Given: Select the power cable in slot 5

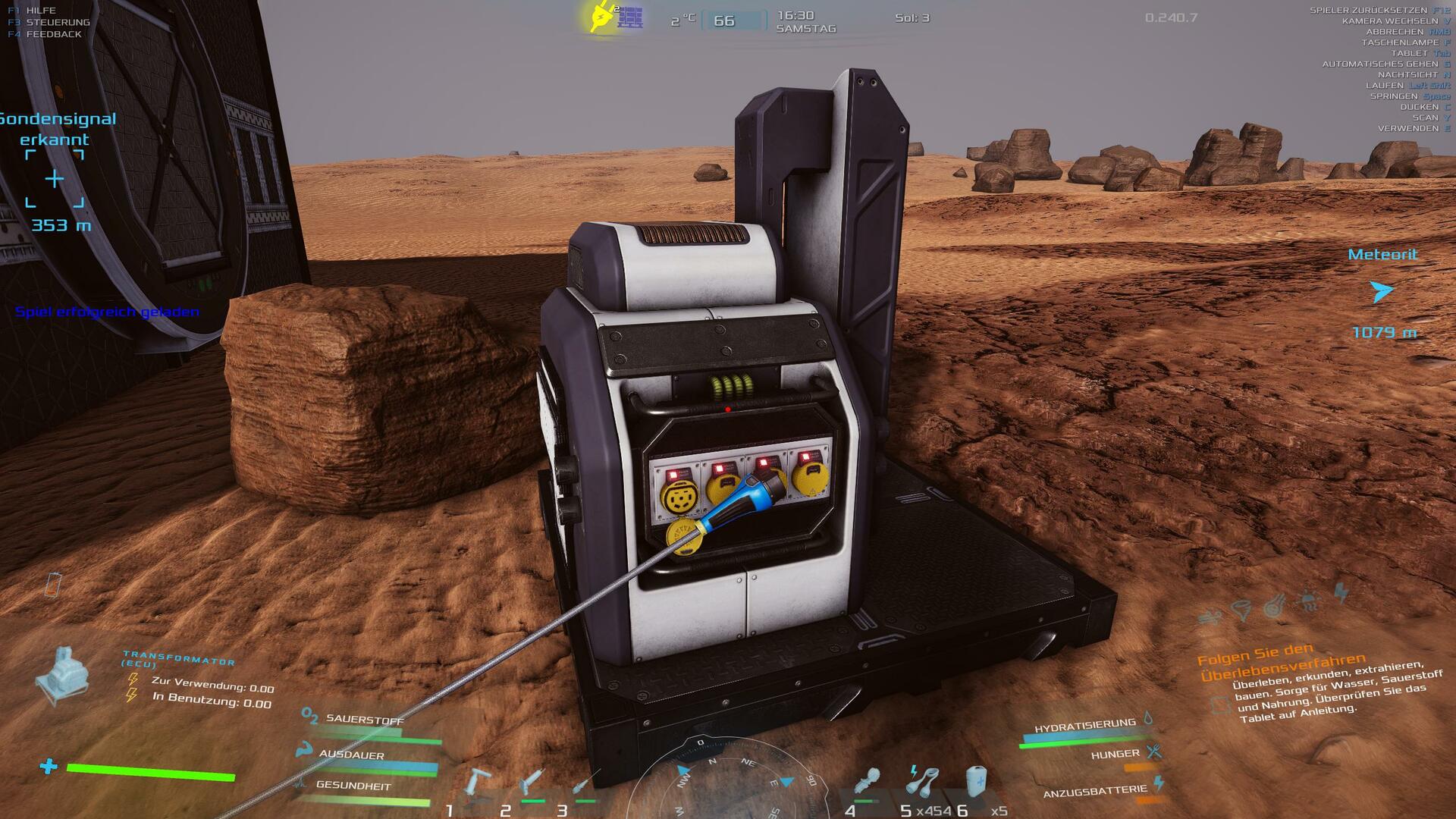Looking at the screenshot, I should (922, 781).
